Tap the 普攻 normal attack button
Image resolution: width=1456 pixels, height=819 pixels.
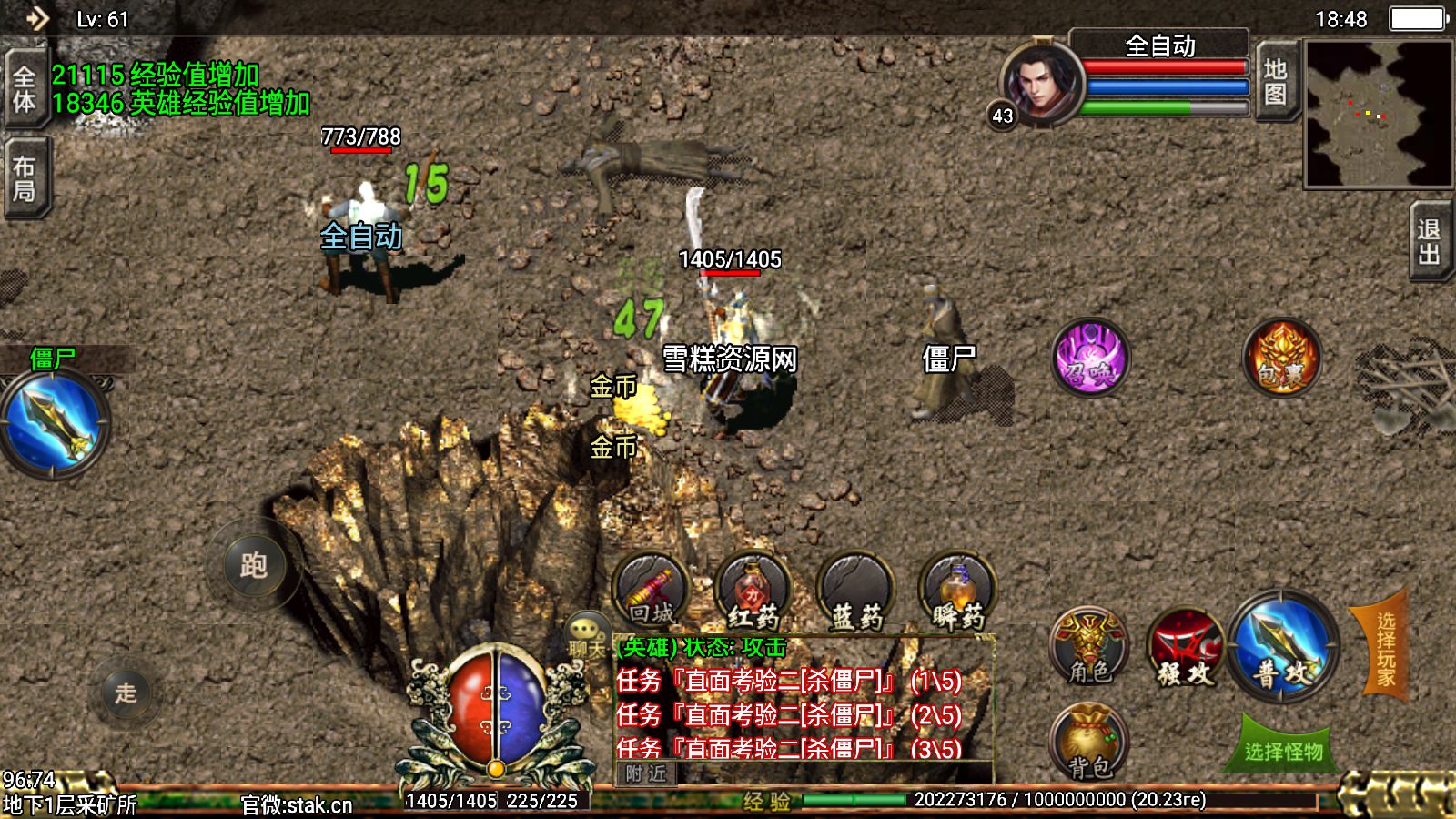tap(1283, 646)
